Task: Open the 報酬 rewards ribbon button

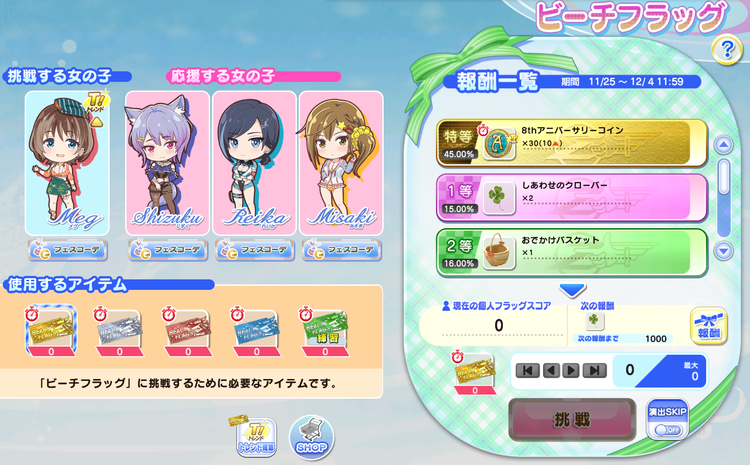Action: click(708, 327)
